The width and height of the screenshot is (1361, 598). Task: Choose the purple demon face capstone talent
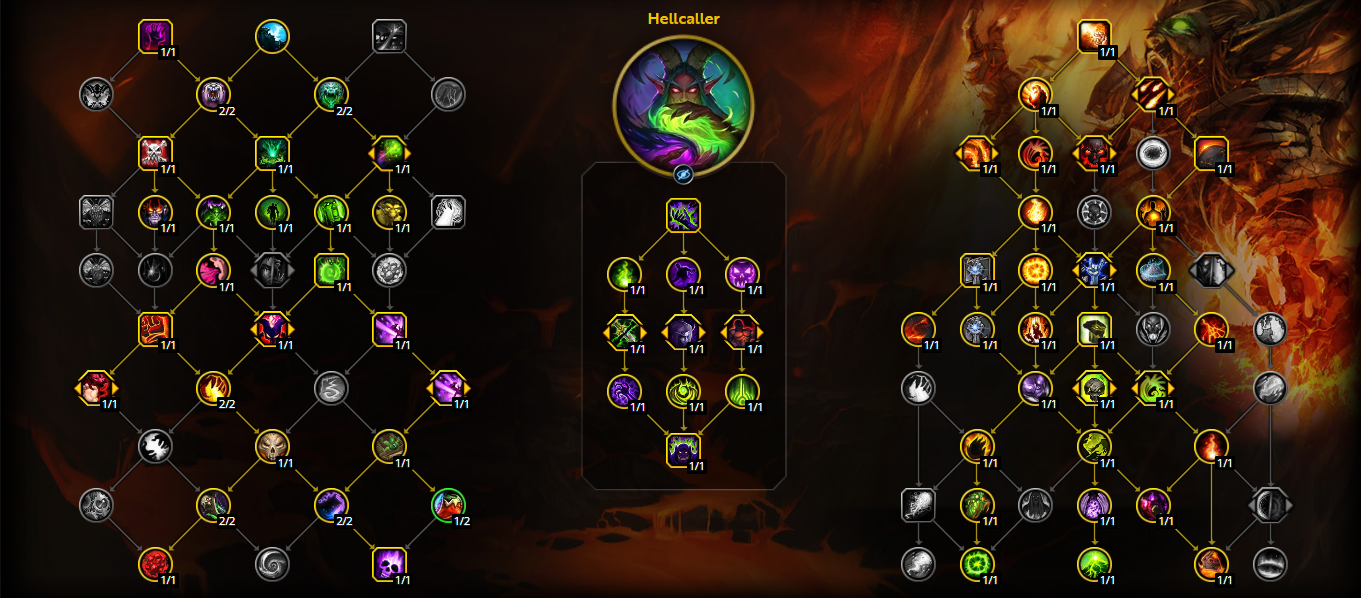(683, 450)
